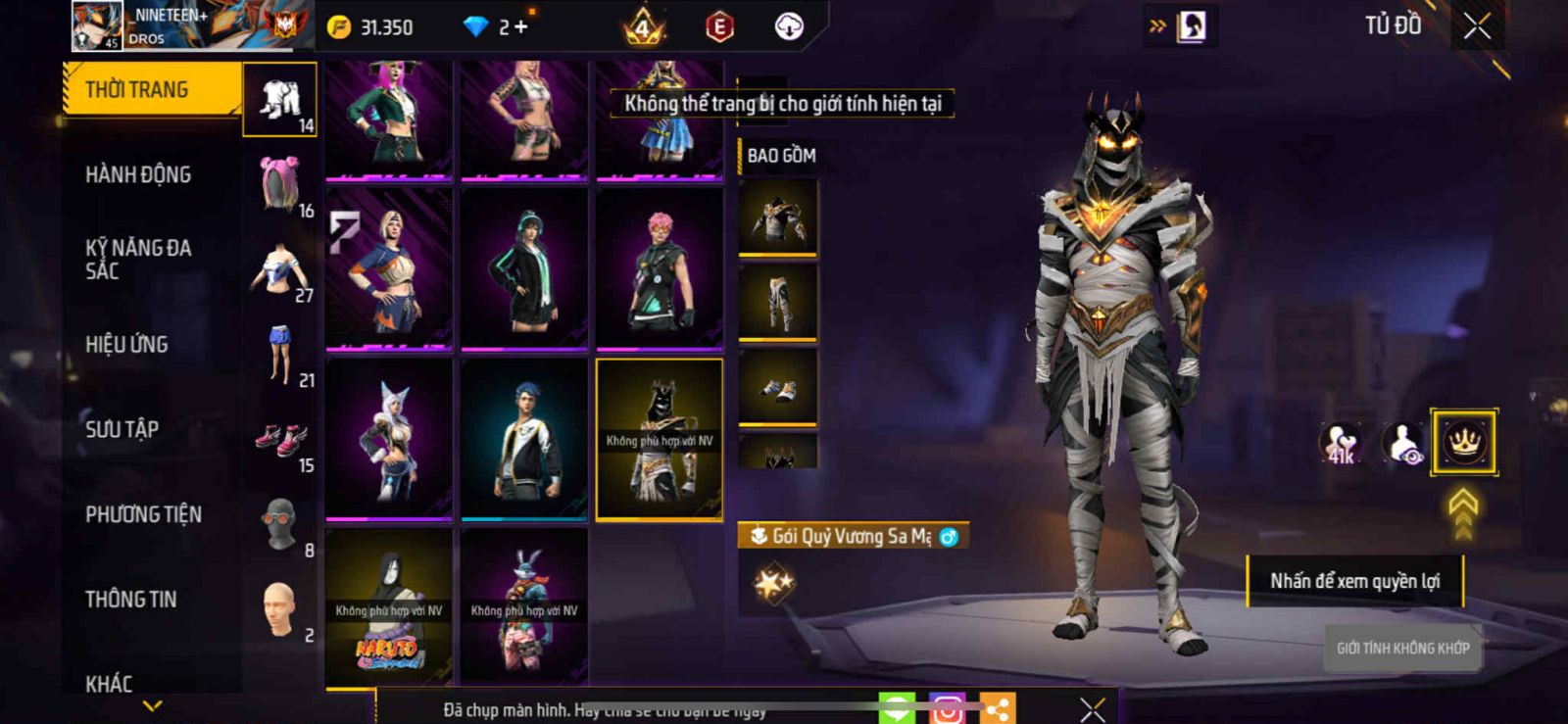The image size is (1568, 724).
Task: Dismiss the screenshot share bar
Action: [1093, 709]
